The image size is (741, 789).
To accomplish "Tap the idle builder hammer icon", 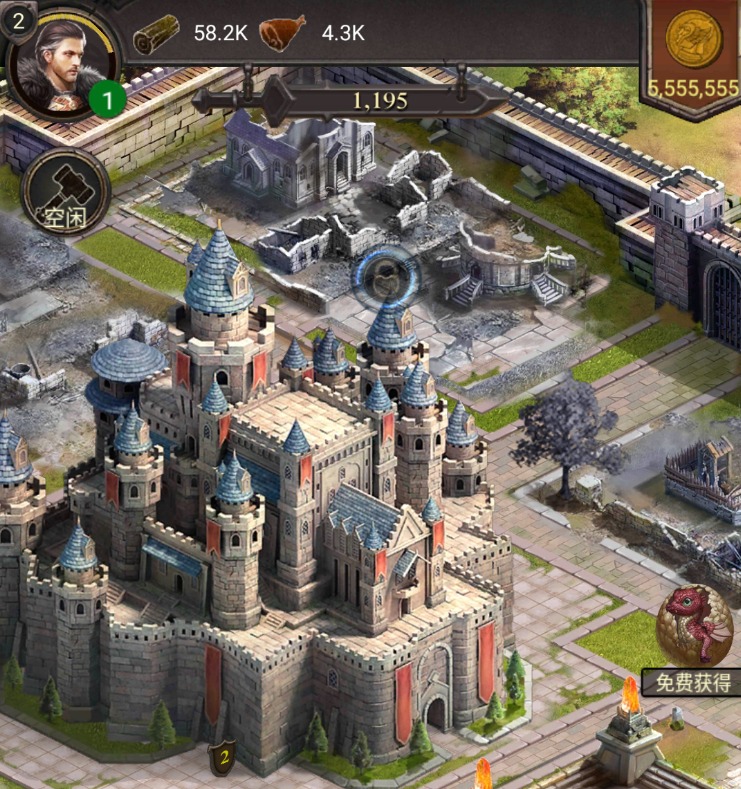I will point(64,187).
